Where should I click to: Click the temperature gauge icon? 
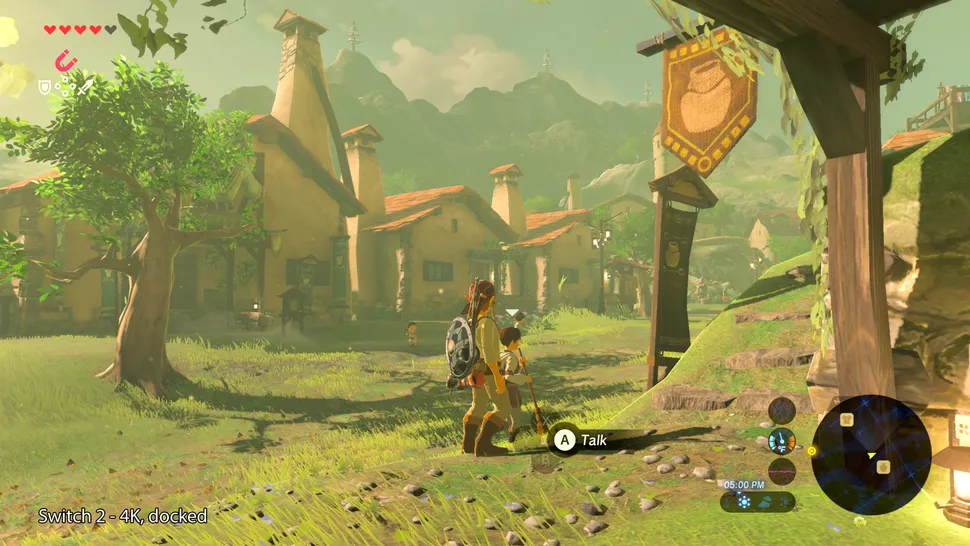click(781, 441)
